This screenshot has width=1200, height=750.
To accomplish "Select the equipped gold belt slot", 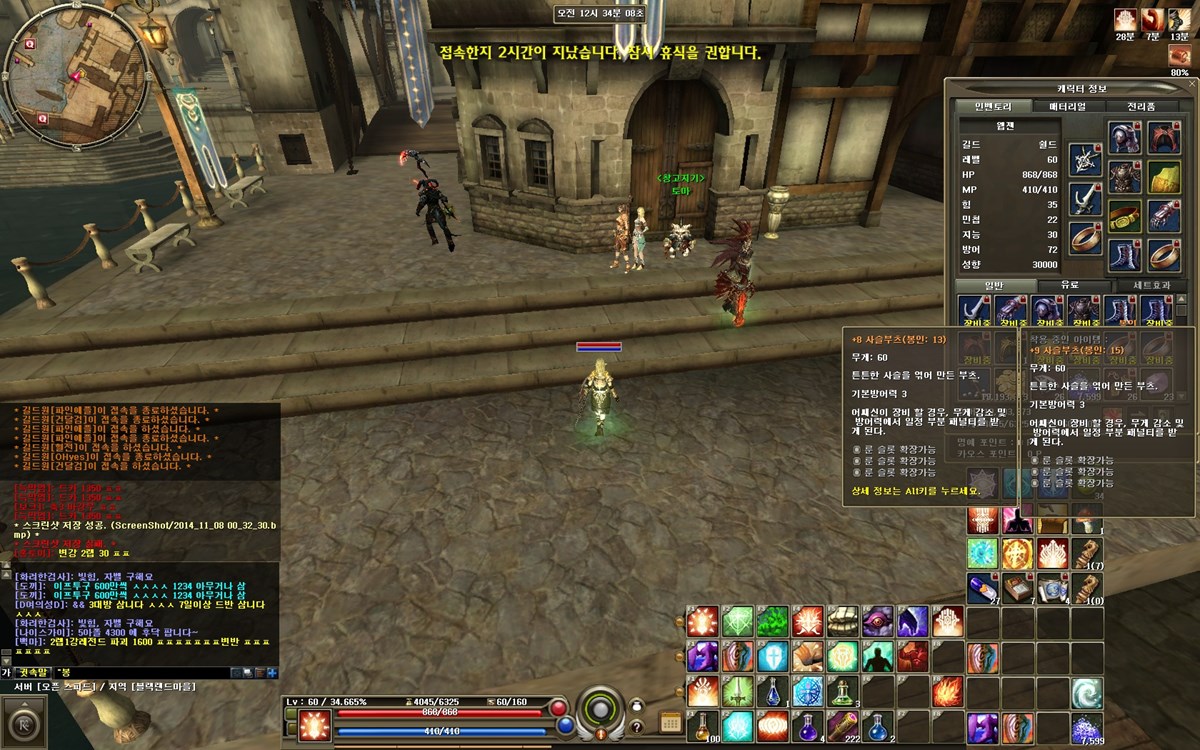I will tap(1125, 216).
